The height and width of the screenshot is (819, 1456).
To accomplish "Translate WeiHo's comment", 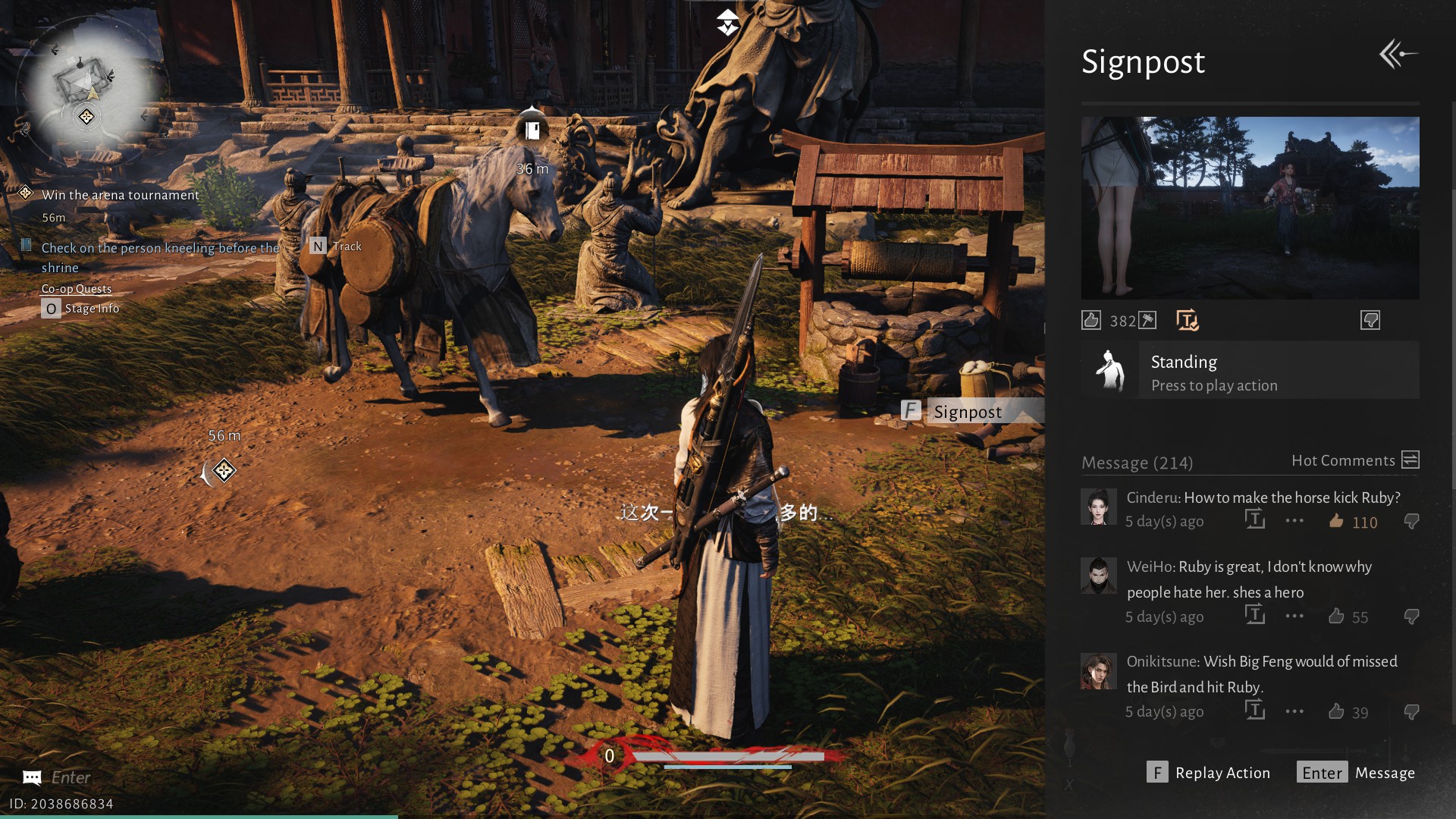I will [x=1255, y=615].
